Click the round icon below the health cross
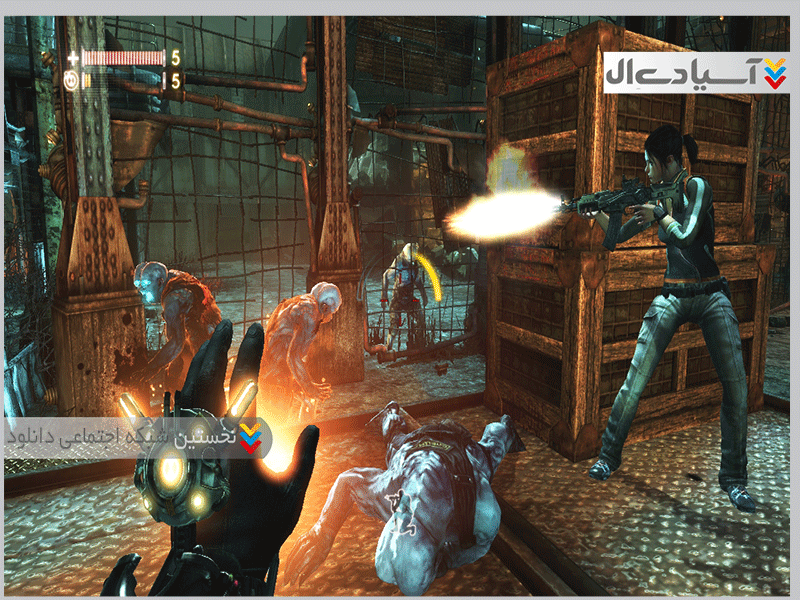The width and height of the screenshot is (800, 600). (70, 79)
